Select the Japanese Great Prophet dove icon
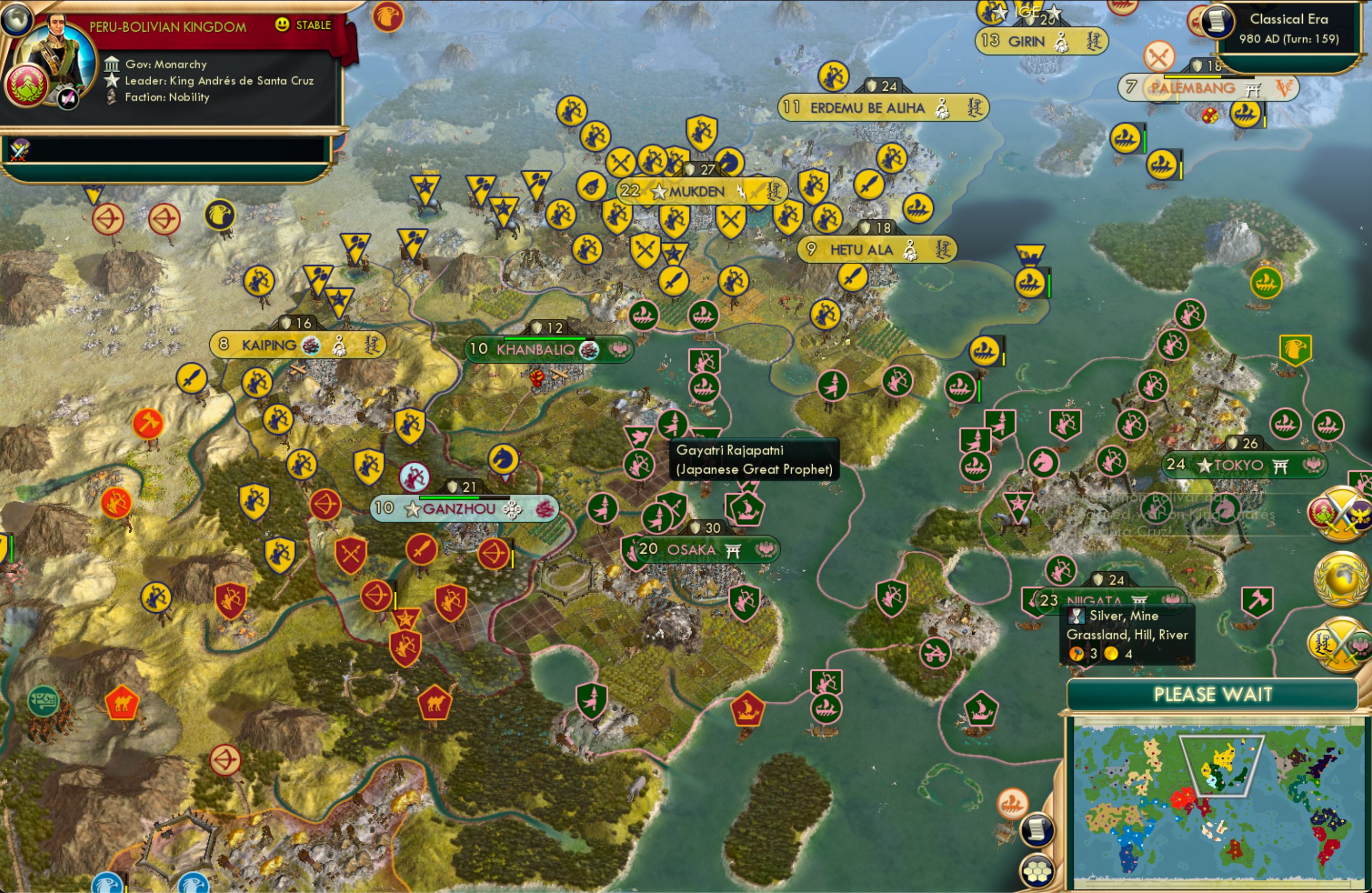1372x893 pixels. pos(639,436)
